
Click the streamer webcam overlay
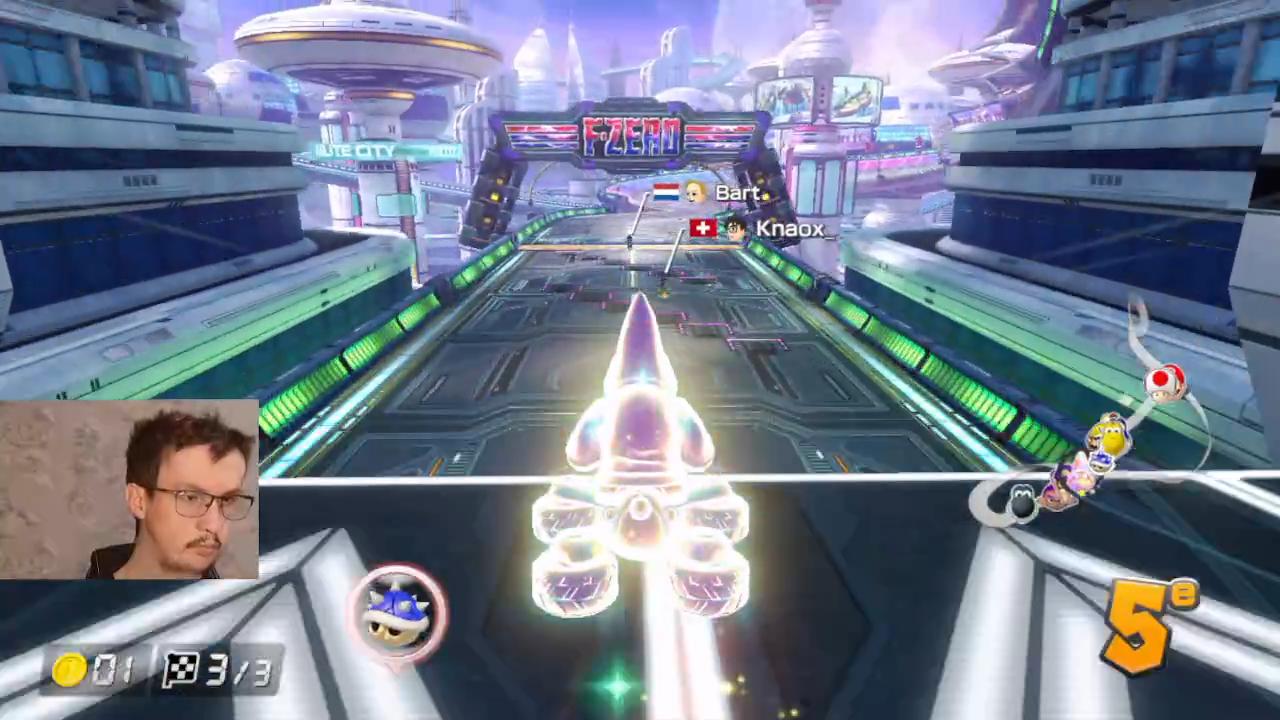tap(128, 490)
